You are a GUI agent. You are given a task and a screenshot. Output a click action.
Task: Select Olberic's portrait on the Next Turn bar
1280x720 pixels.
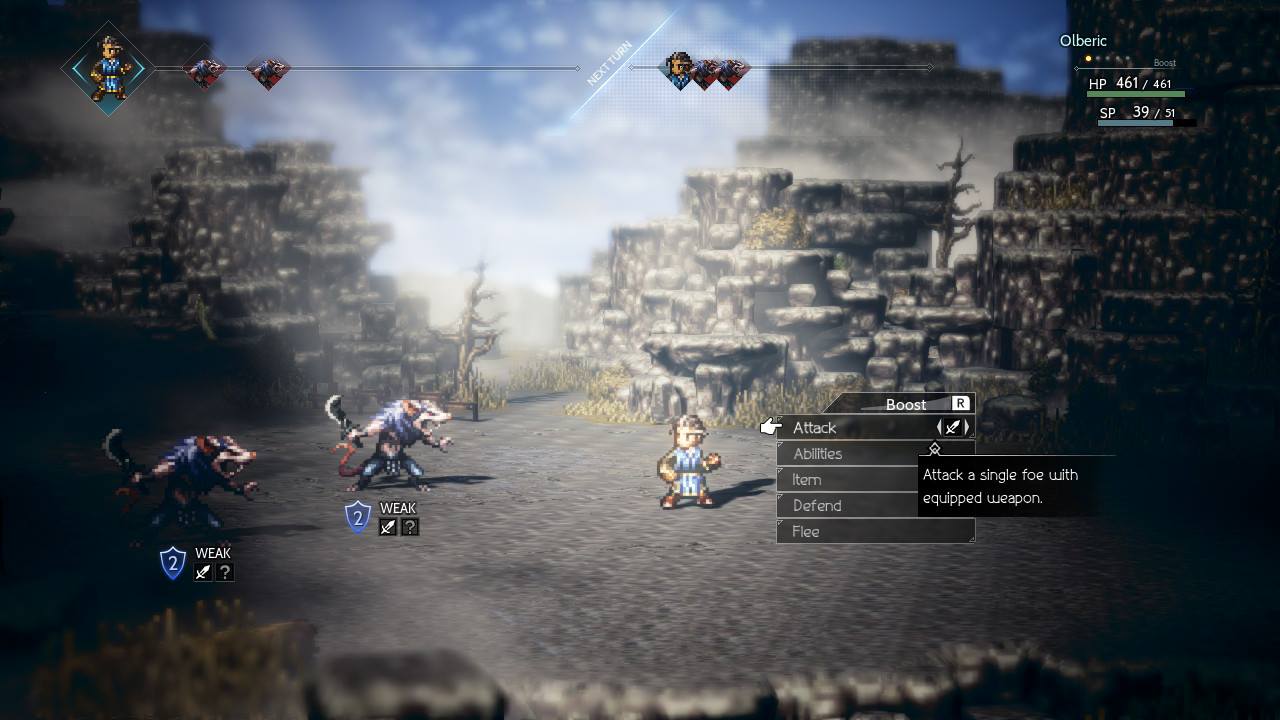(681, 70)
